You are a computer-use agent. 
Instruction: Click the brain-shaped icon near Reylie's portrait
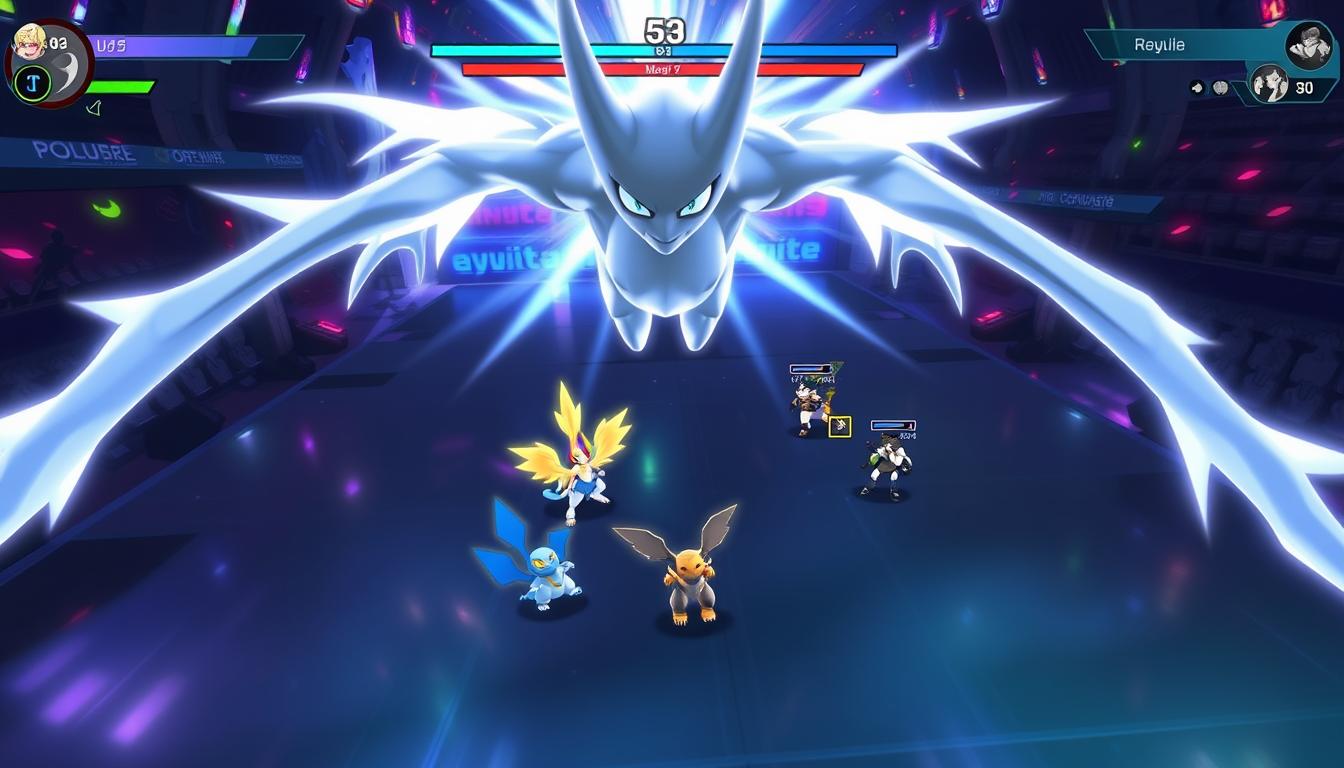[x=1221, y=88]
